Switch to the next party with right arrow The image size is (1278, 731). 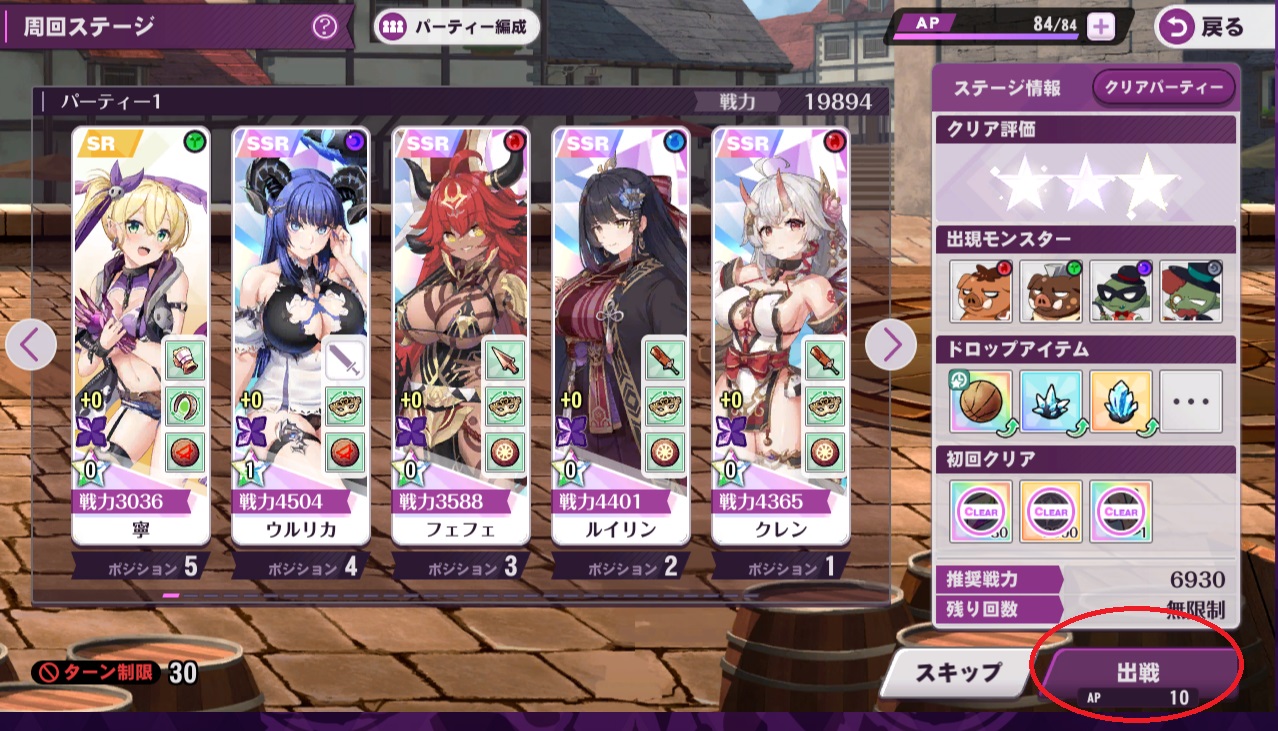pos(890,345)
